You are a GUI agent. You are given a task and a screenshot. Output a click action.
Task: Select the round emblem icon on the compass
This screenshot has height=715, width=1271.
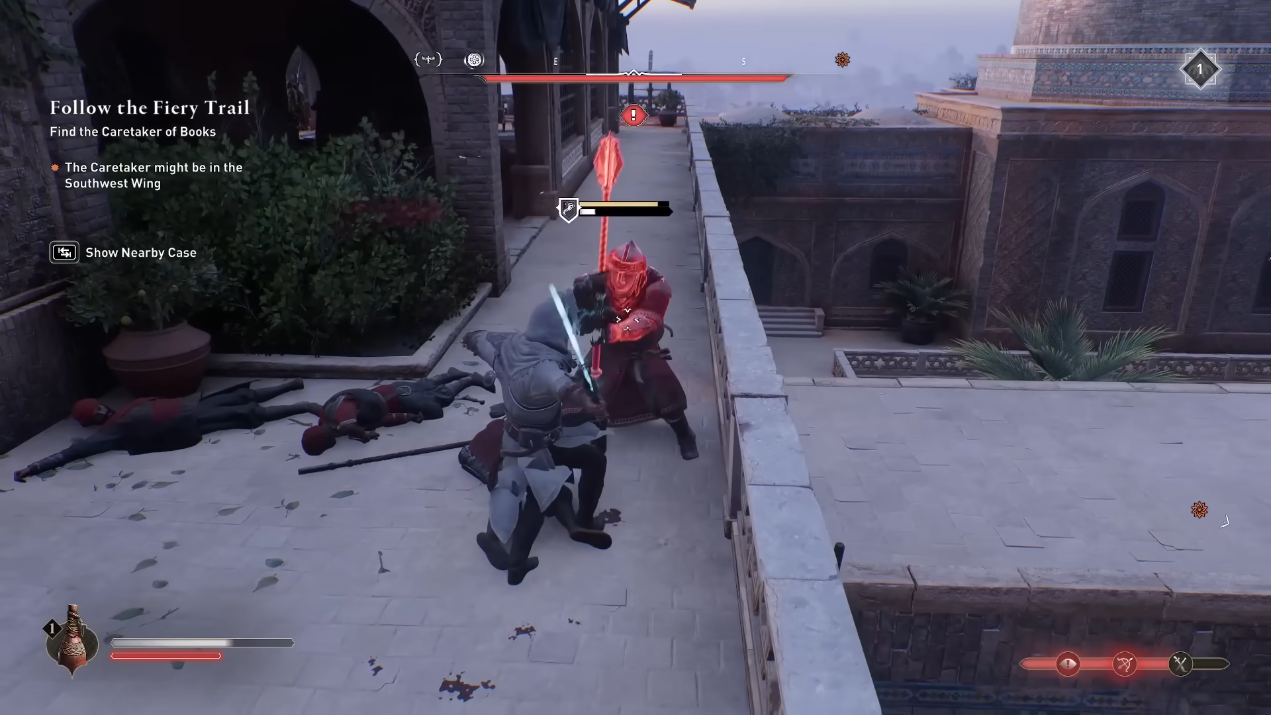(474, 60)
